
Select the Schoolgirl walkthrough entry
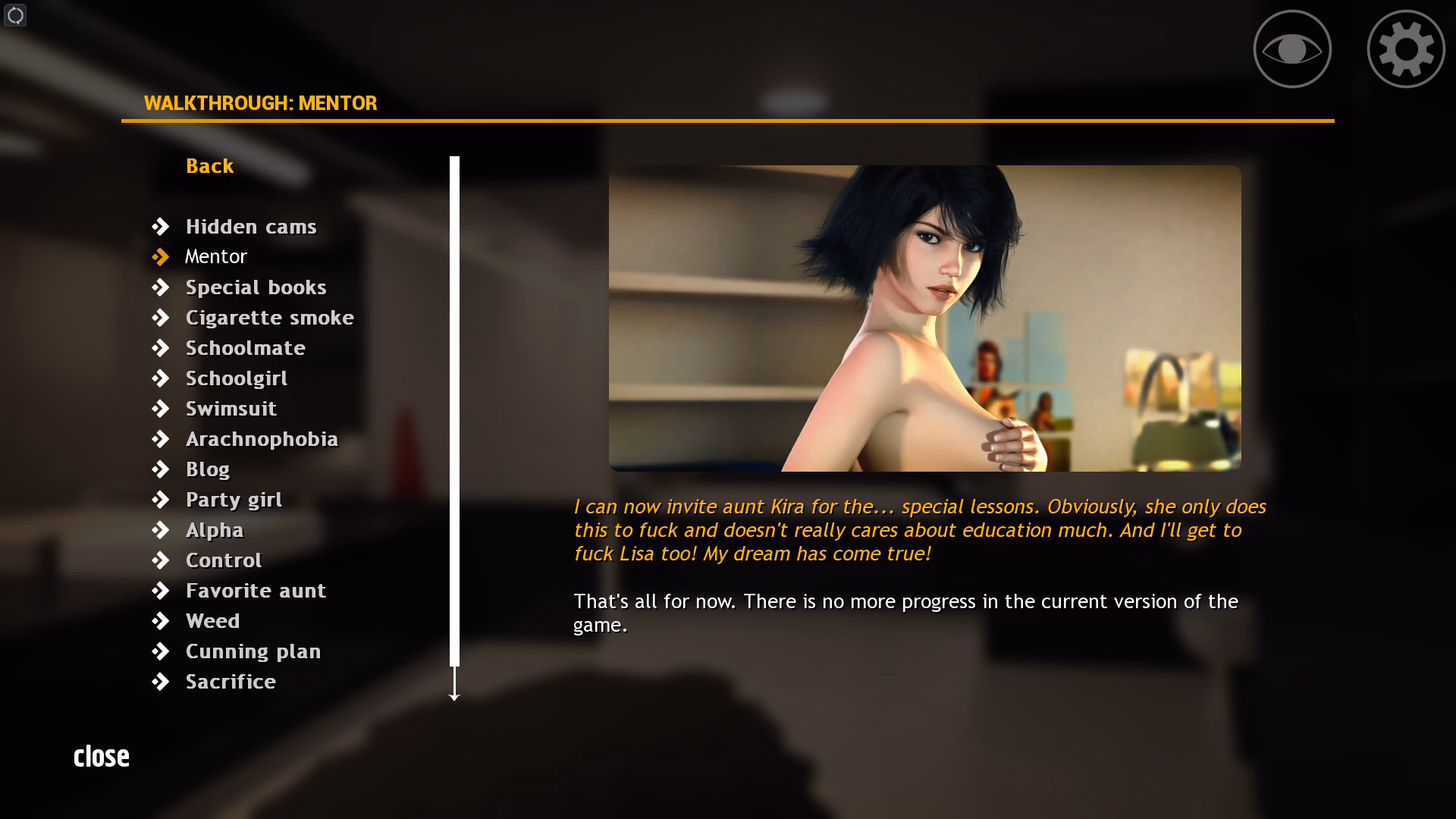click(x=236, y=378)
